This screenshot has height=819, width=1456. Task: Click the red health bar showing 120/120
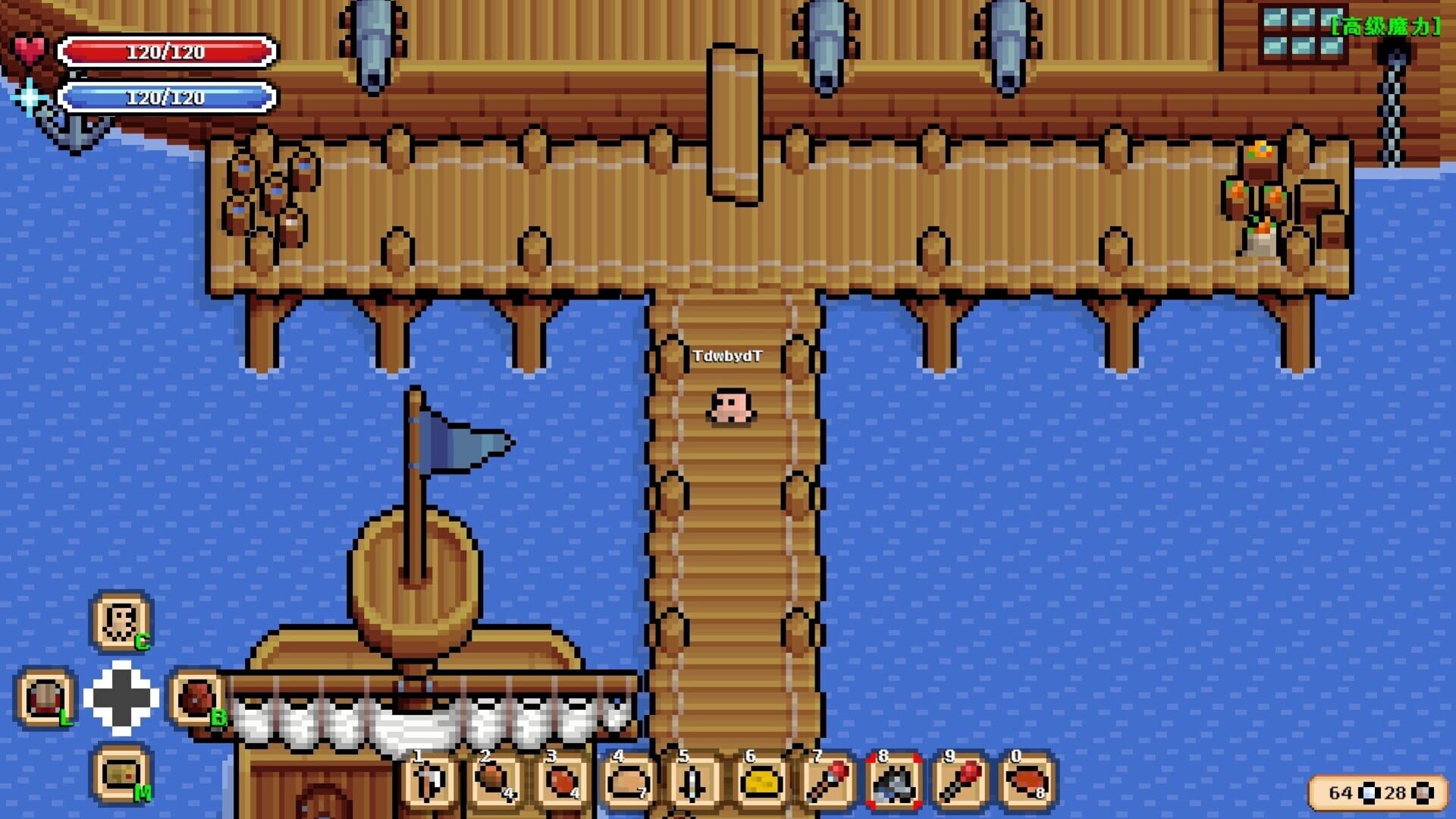click(168, 51)
